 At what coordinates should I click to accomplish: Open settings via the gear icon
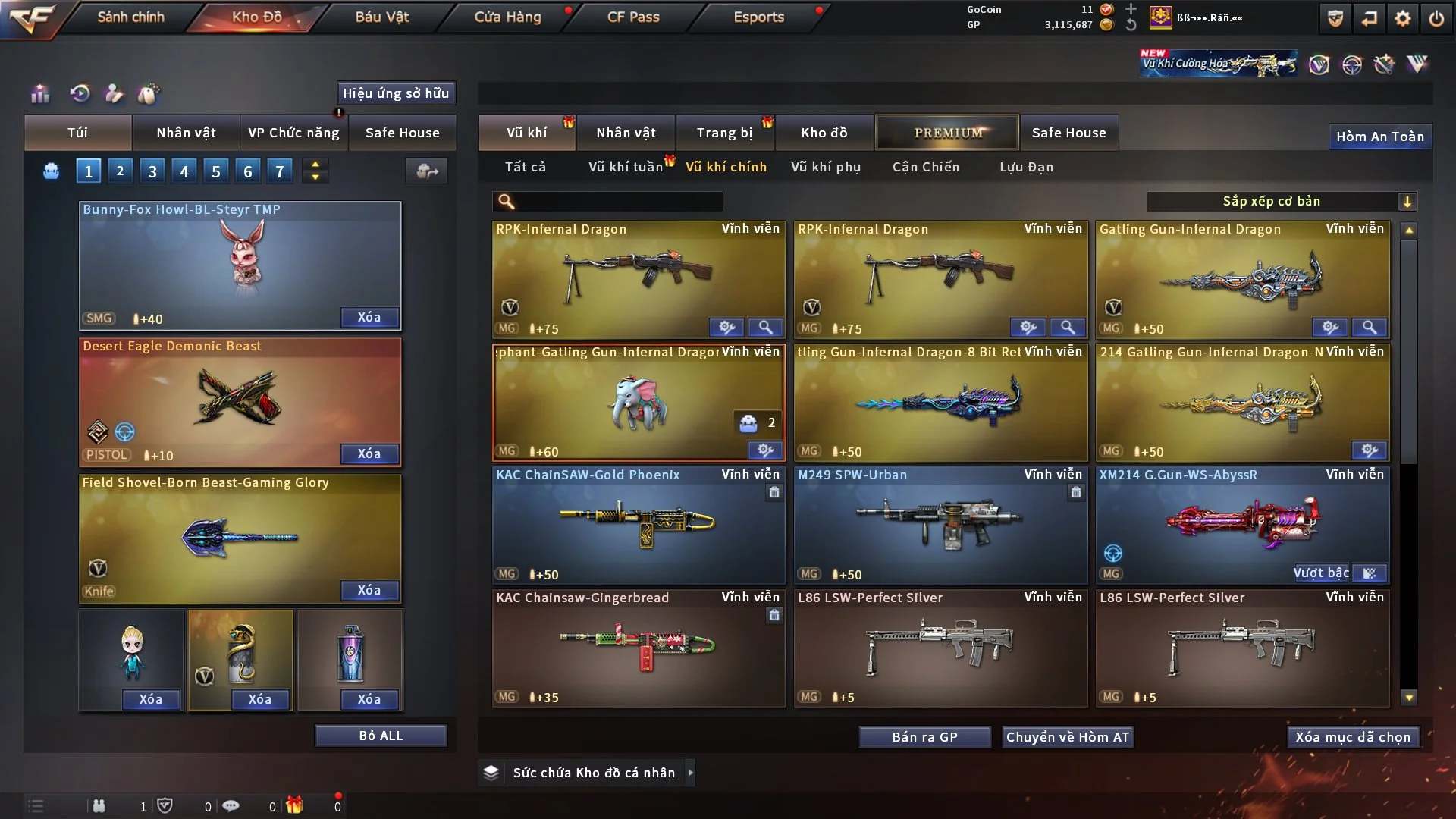click(1403, 18)
